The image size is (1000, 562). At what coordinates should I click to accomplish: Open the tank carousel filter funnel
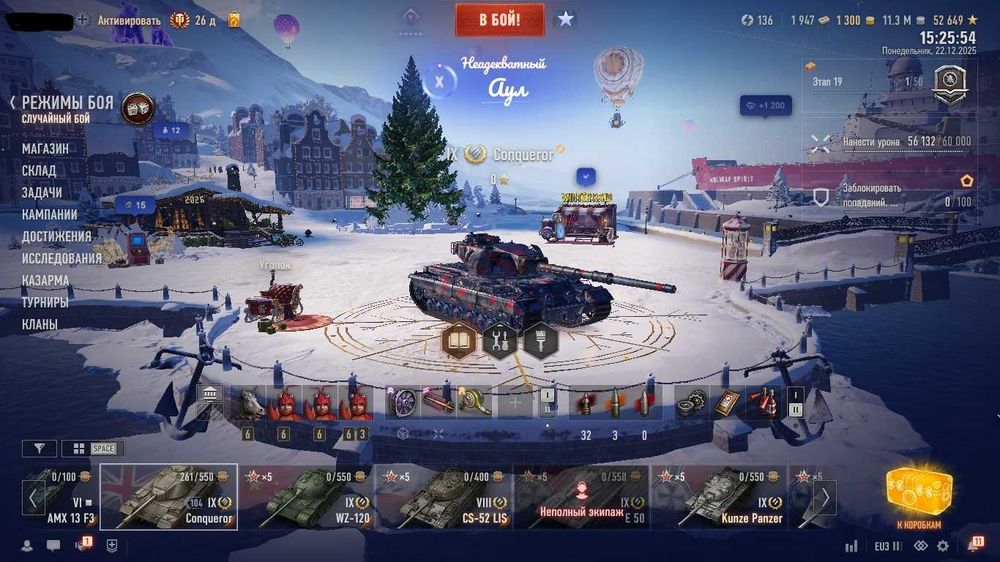[39, 449]
